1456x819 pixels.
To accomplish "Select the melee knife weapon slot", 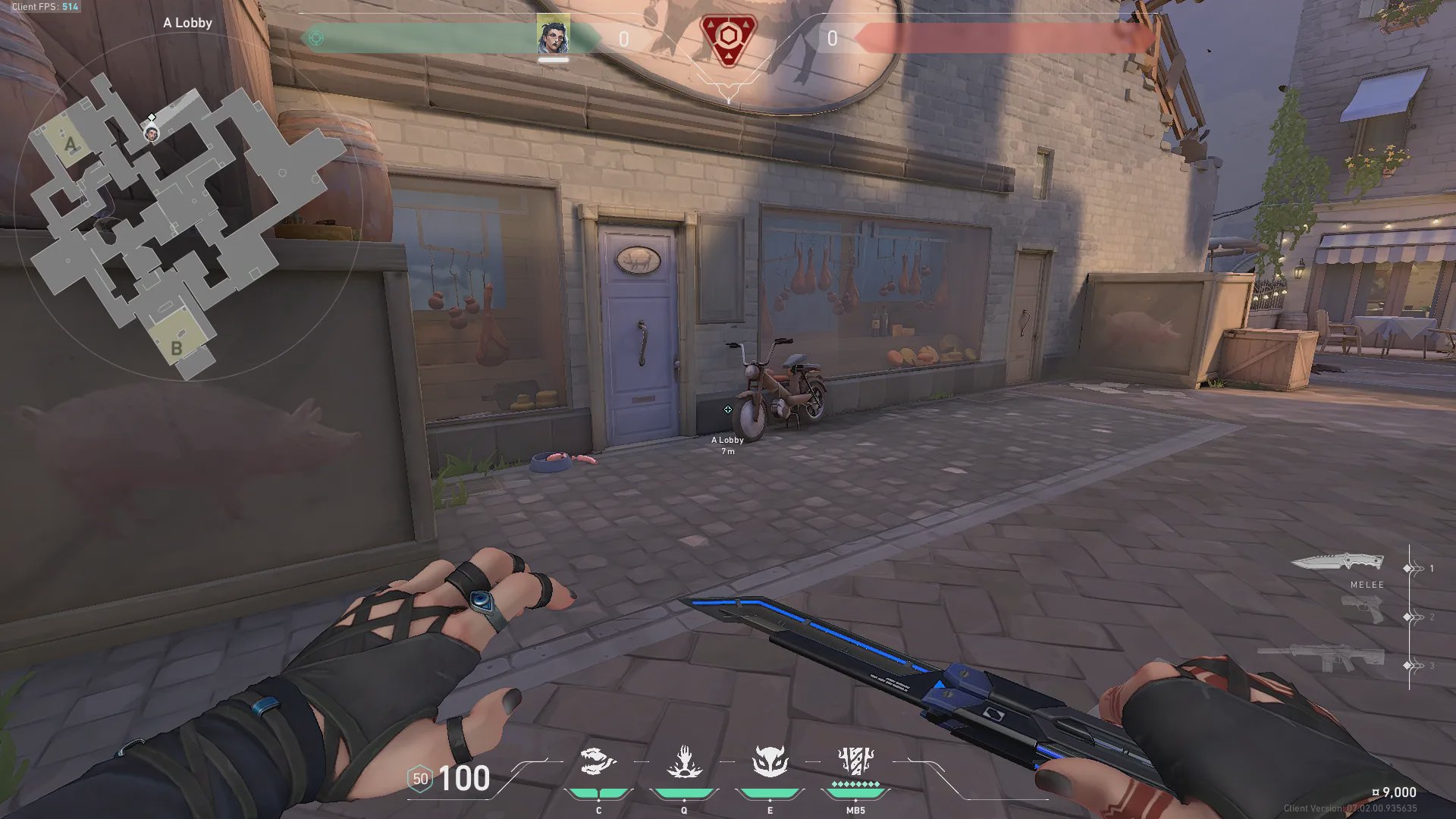I will pos(1337,563).
